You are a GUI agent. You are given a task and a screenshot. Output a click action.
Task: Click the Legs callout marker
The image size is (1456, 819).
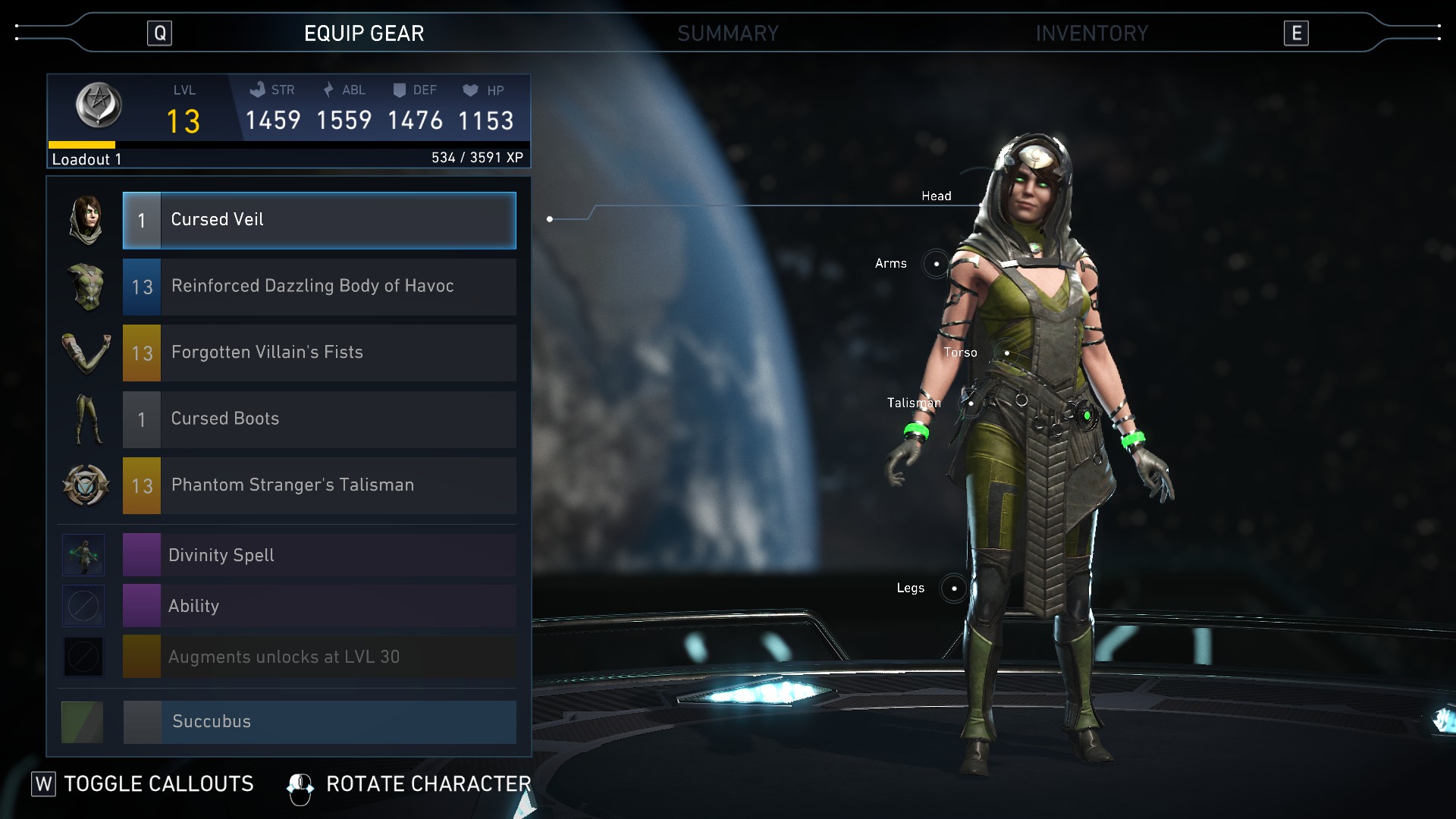(953, 588)
